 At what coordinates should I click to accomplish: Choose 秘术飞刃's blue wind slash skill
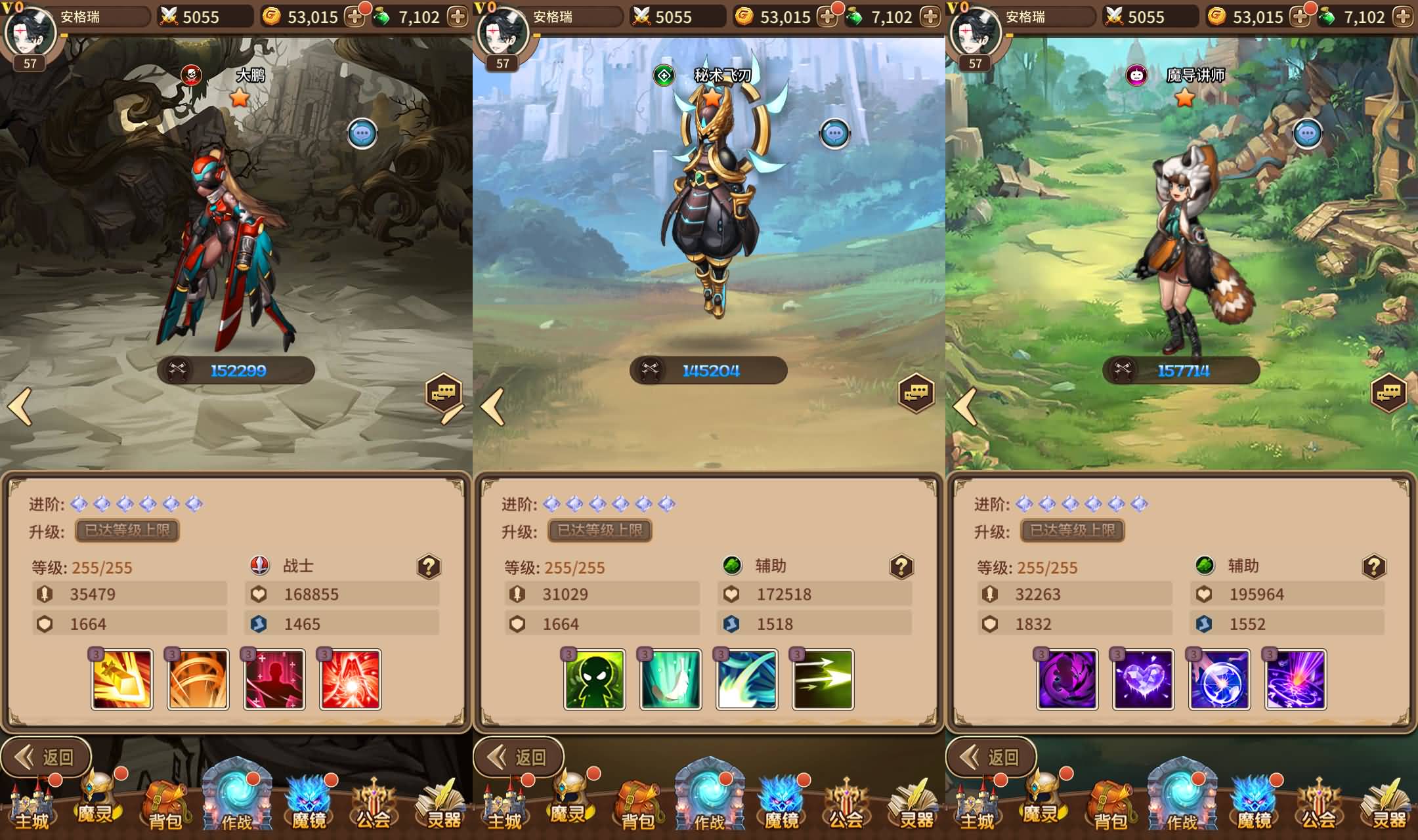[747, 680]
